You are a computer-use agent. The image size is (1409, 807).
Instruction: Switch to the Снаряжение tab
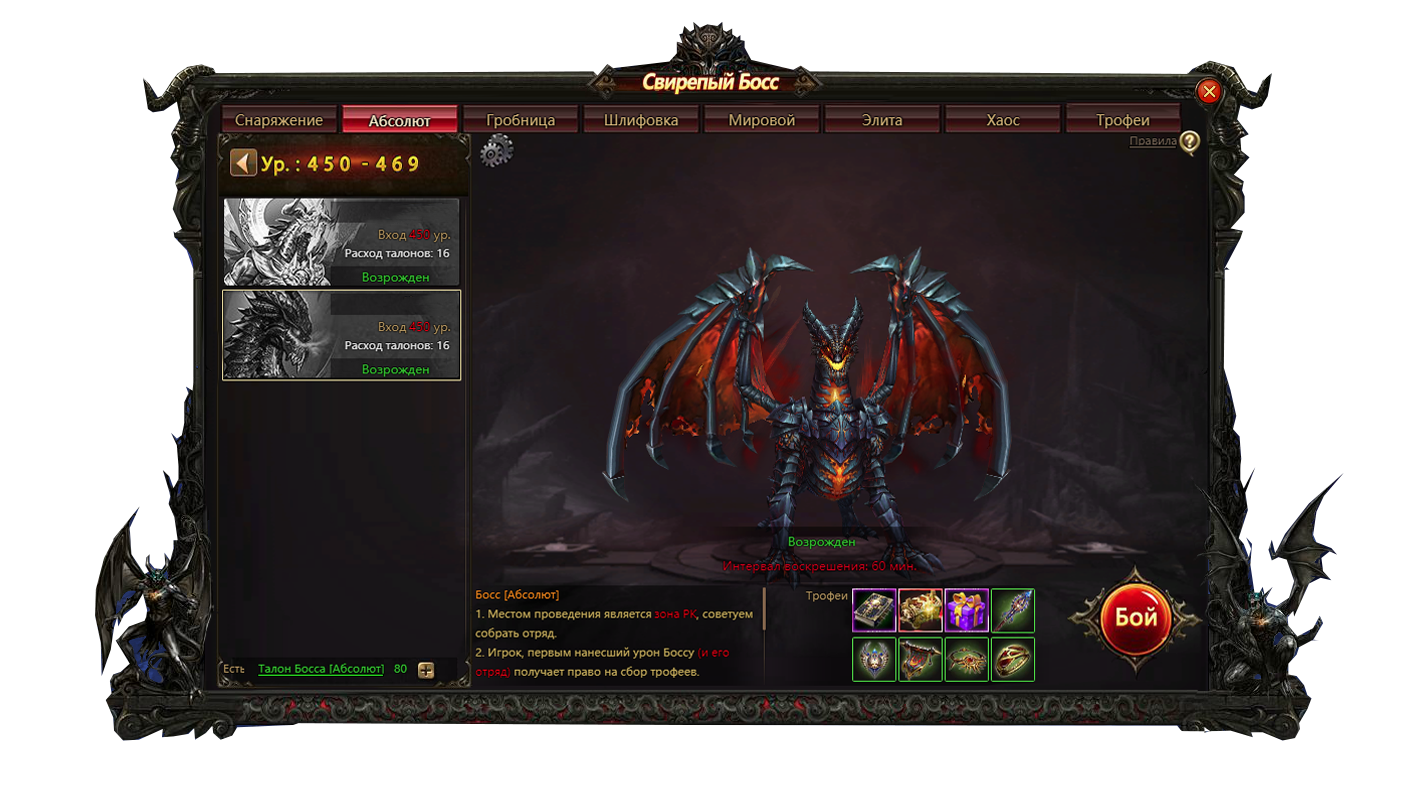pyautogui.click(x=279, y=120)
